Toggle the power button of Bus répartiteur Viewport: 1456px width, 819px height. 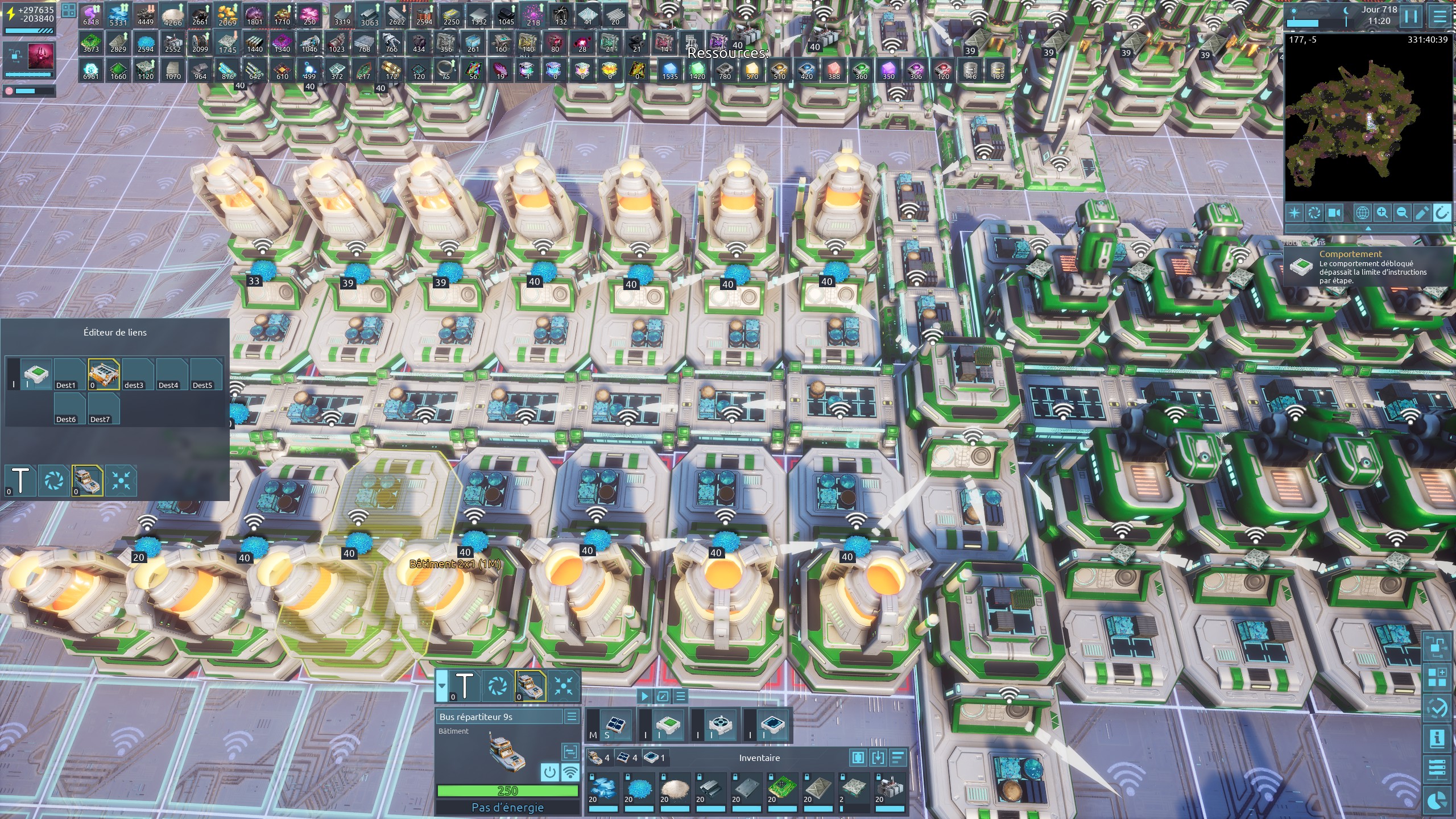pyautogui.click(x=549, y=772)
